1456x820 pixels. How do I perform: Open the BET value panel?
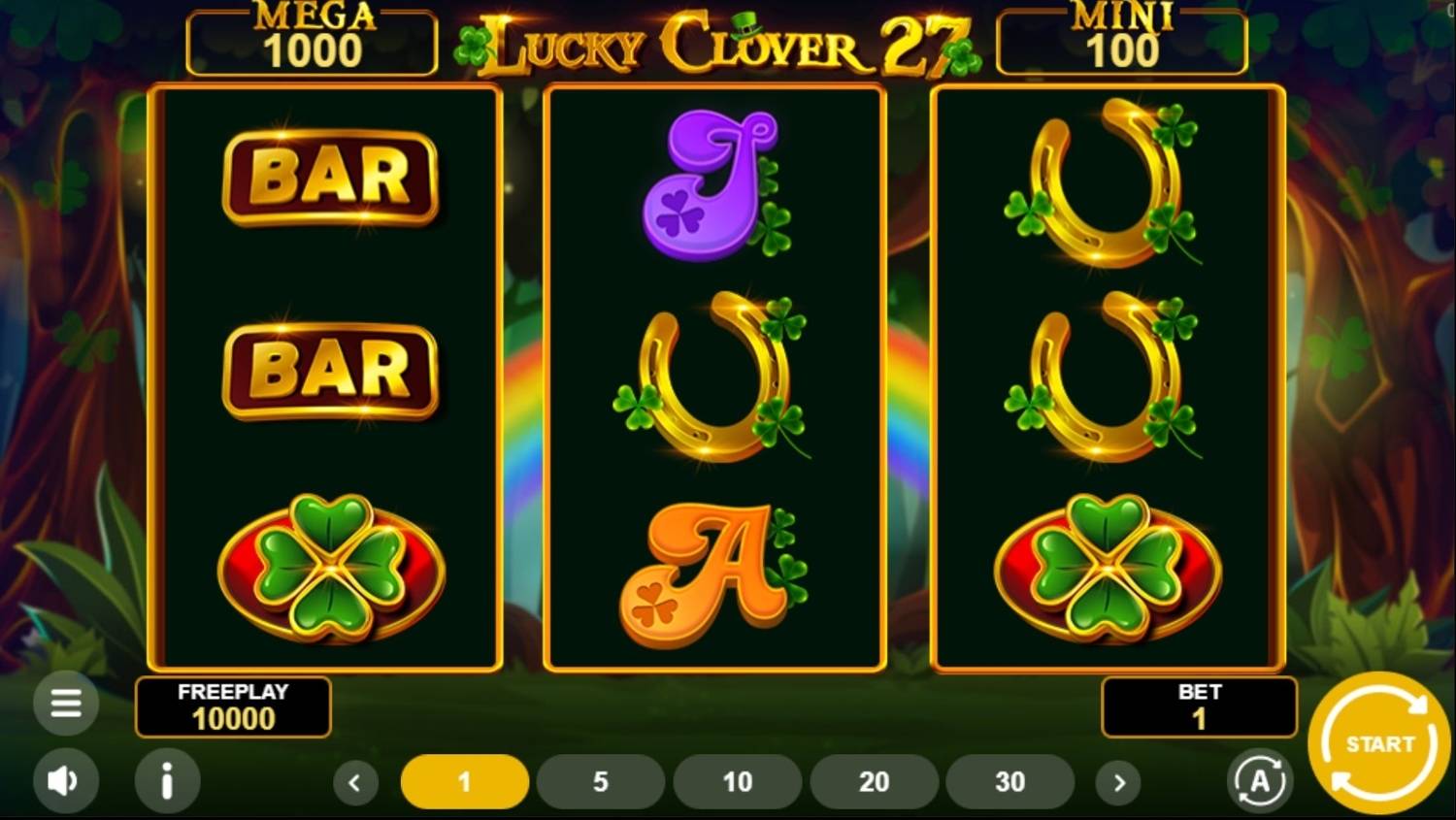pos(1200,706)
